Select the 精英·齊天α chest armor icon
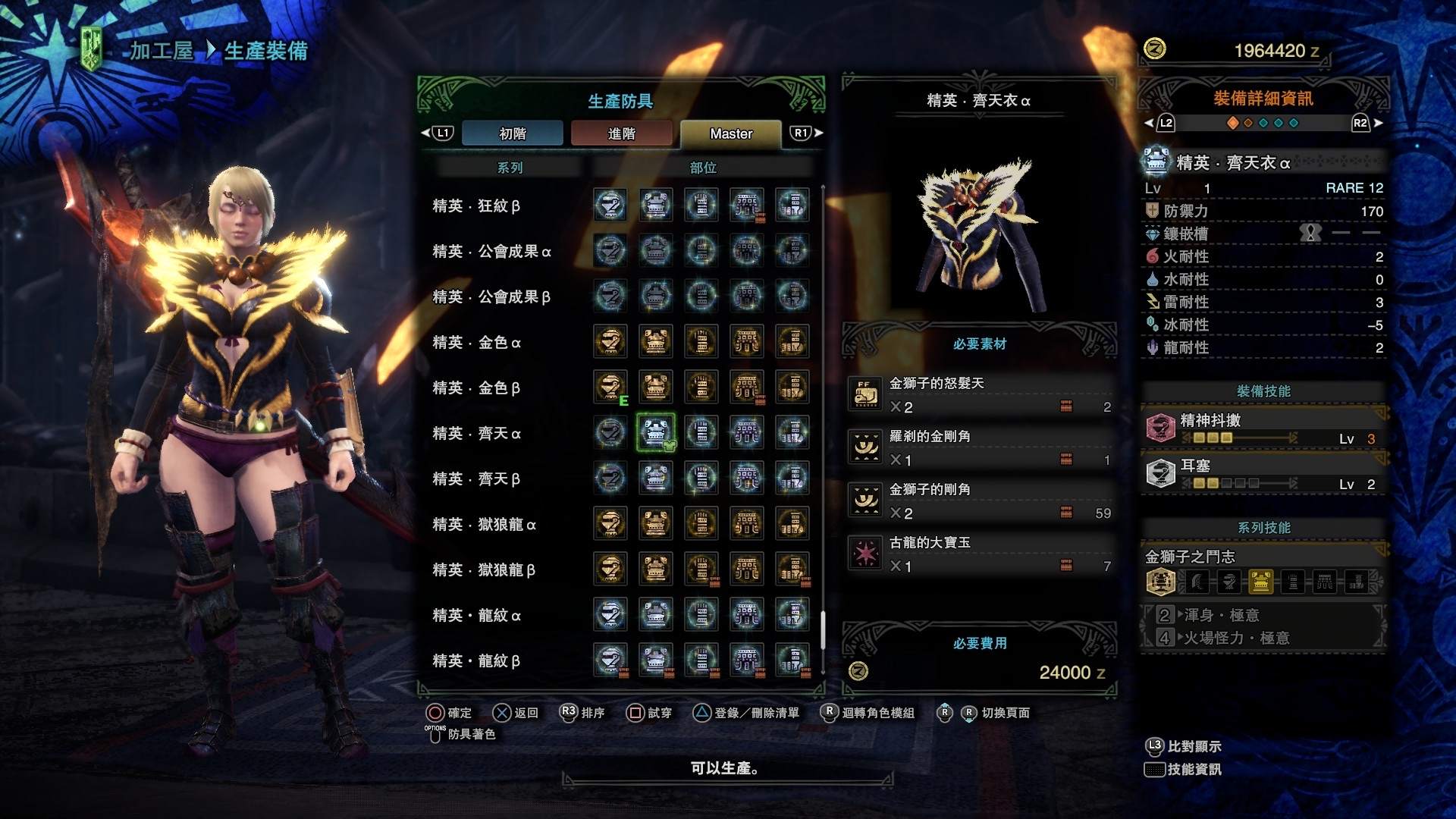Image resolution: width=1456 pixels, height=819 pixels. pos(654,432)
